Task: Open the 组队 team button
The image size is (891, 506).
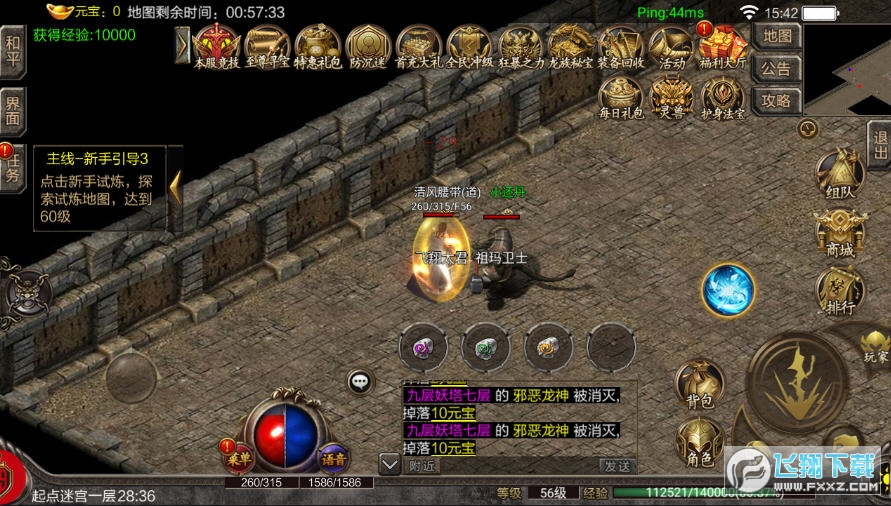Action: coord(840,177)
